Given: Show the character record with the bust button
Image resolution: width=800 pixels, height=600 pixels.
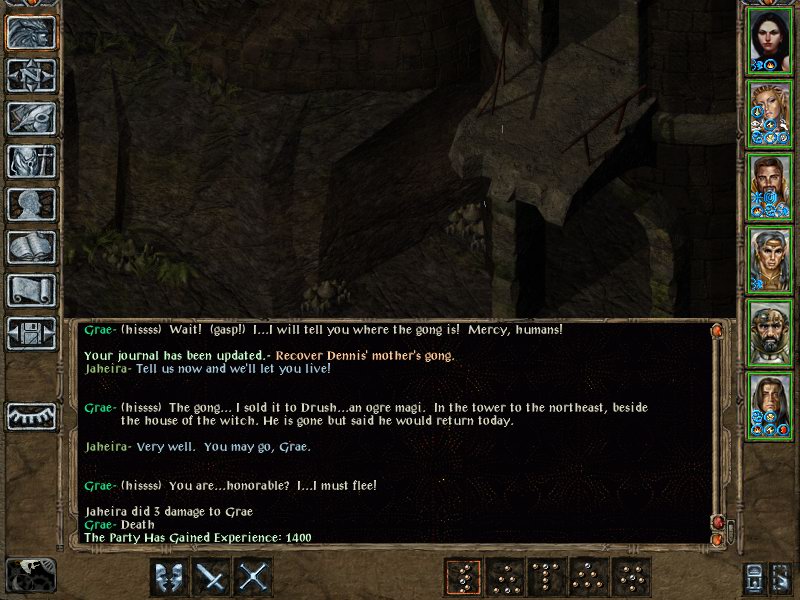Looking at the screenshot, I should 31,204.
